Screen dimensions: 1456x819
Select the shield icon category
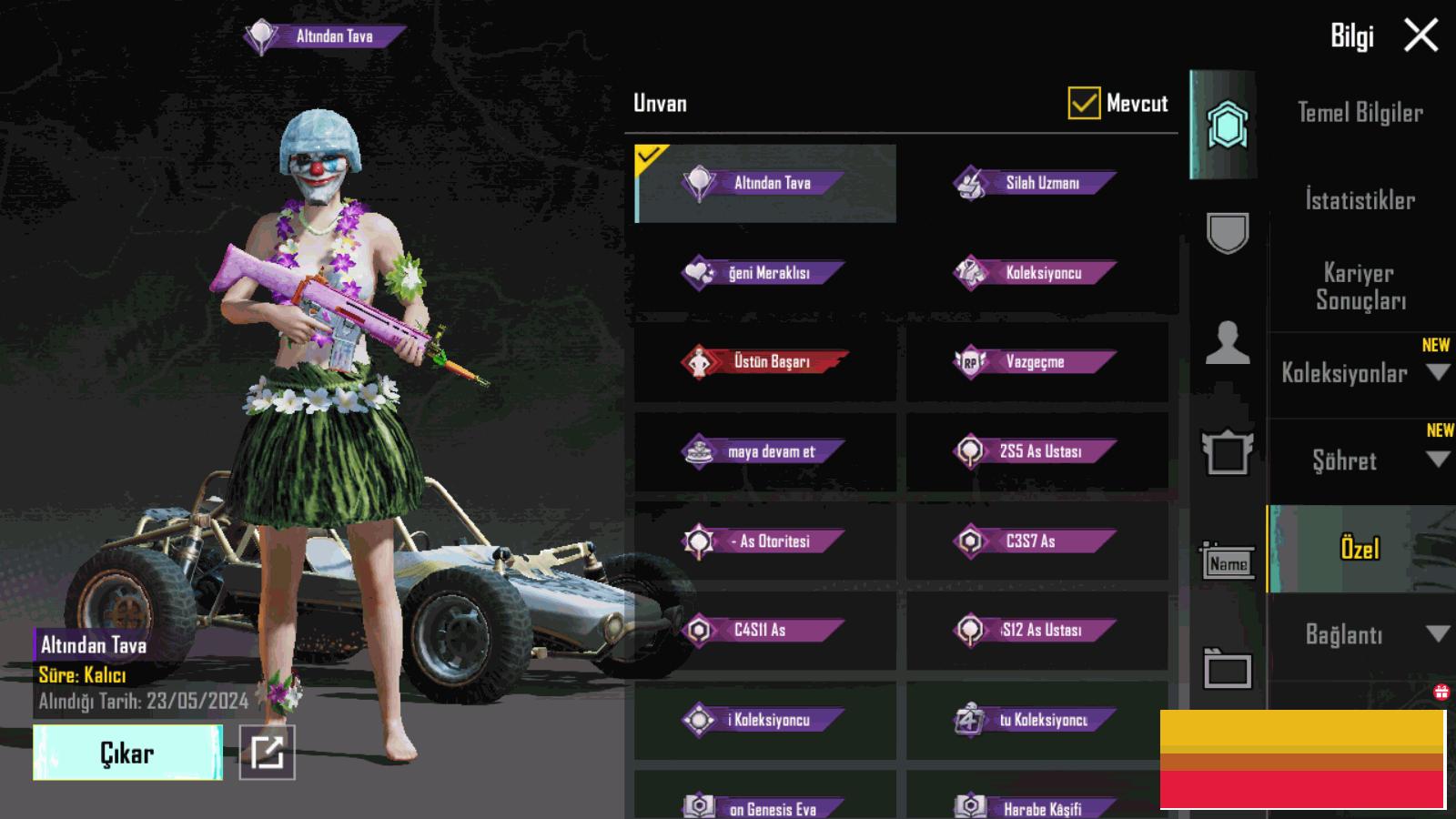[x=1228, y=232]
